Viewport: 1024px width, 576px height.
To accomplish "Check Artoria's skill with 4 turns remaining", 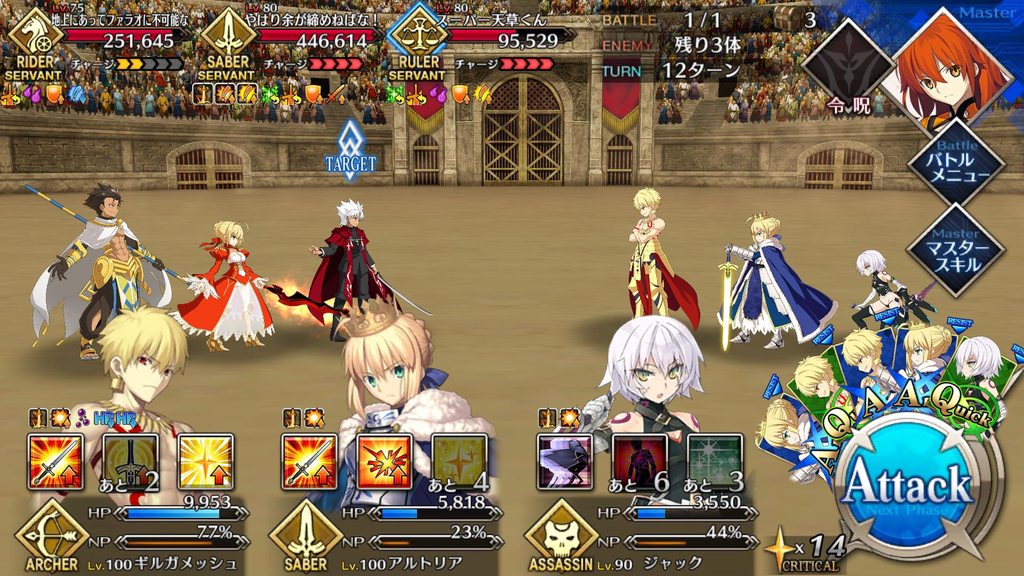I will [x=460, y=461].
